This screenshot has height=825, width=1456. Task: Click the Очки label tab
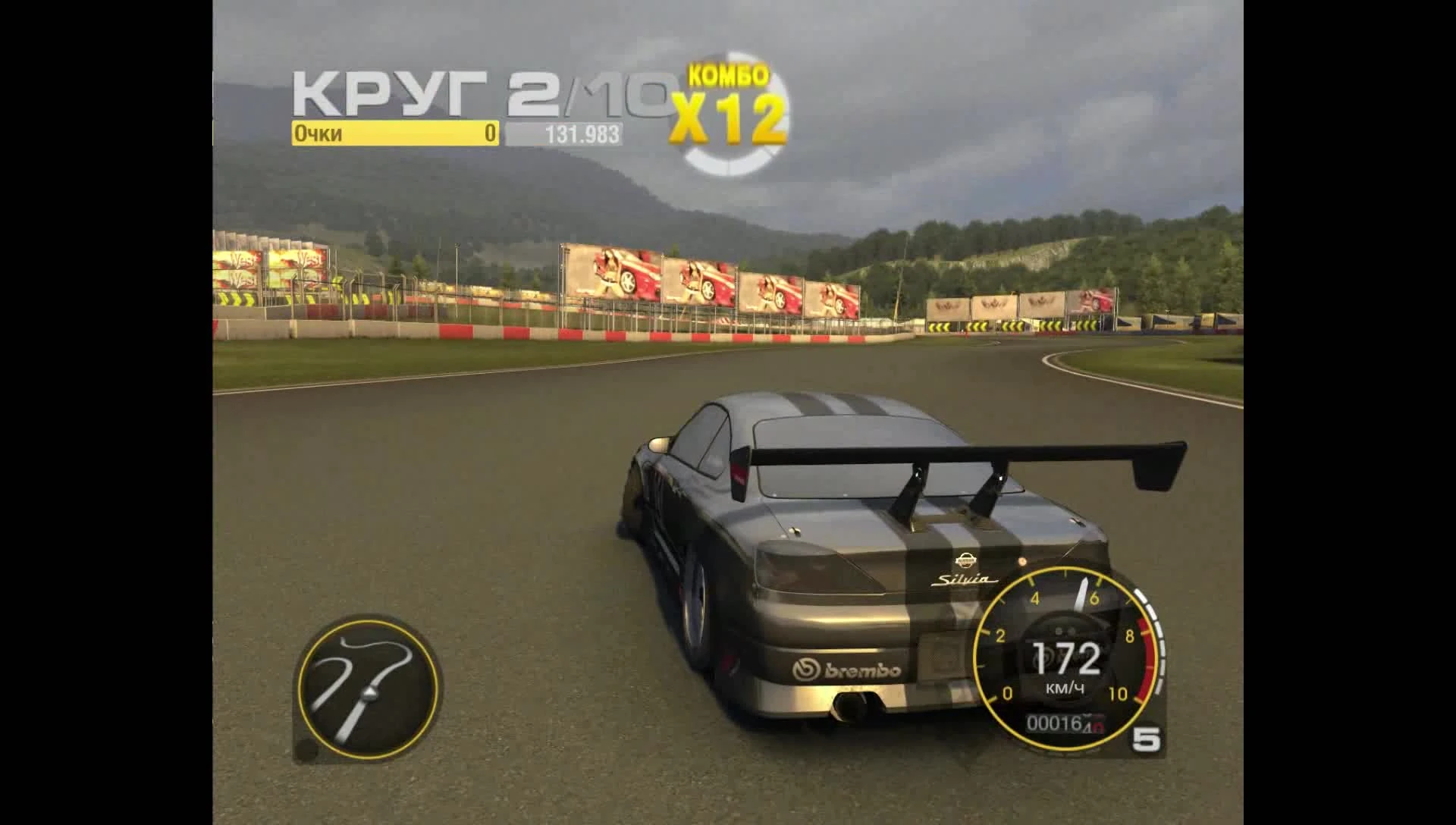[318, 133]
